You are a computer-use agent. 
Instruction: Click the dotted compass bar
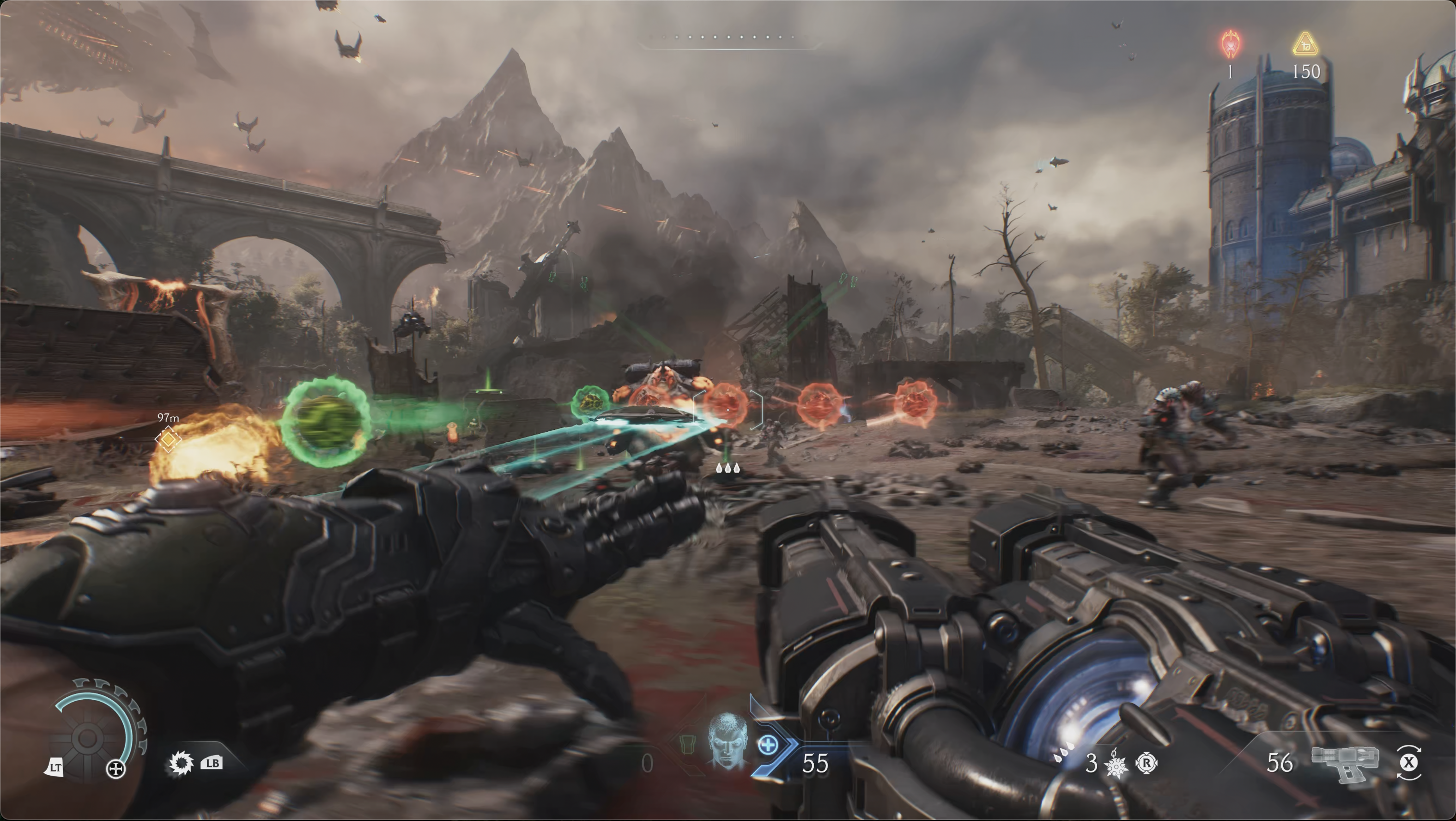[x=728, y=37]
